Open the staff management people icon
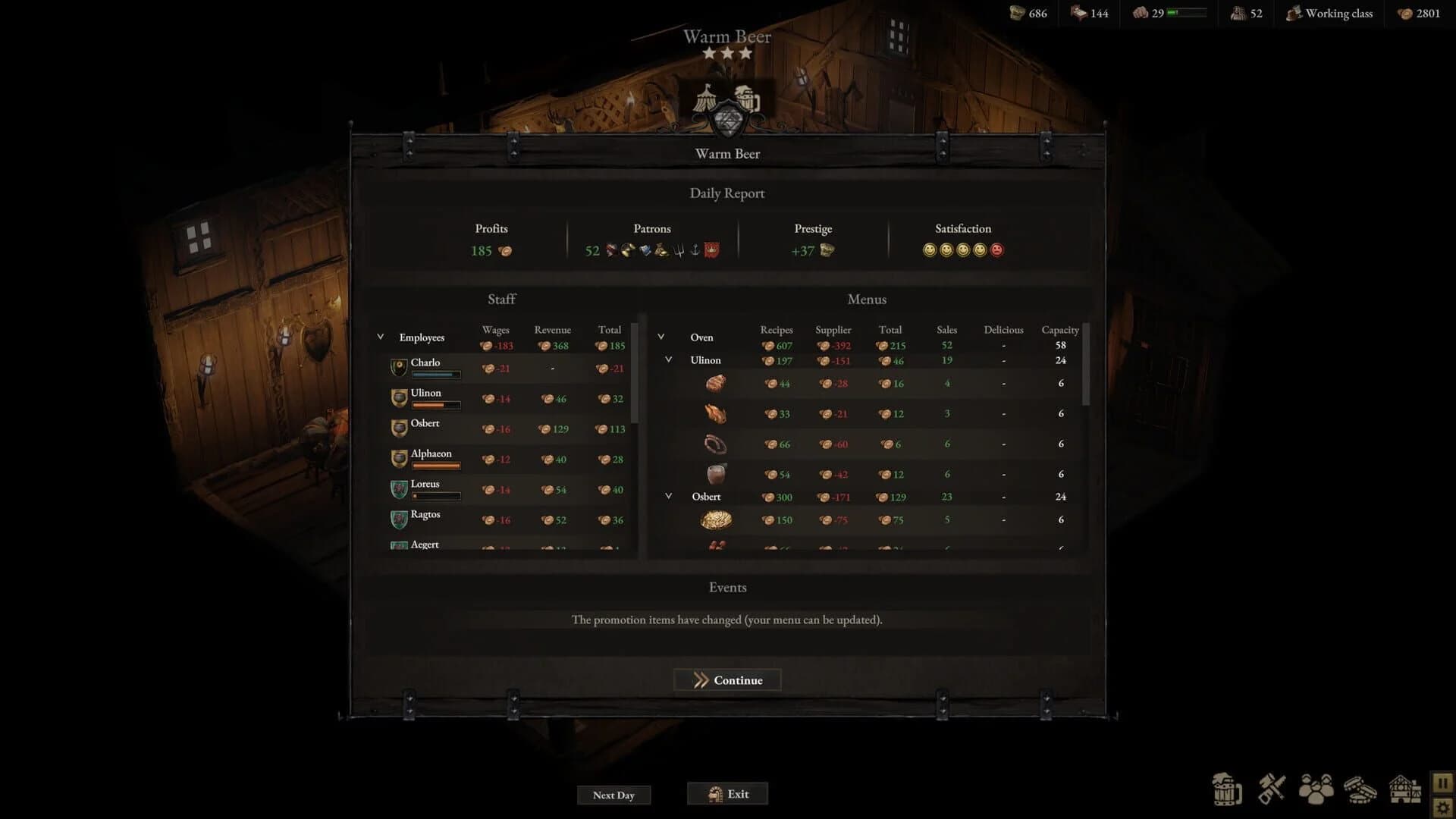Viewport: 1456px width, 819px height. click(1316, 791)
